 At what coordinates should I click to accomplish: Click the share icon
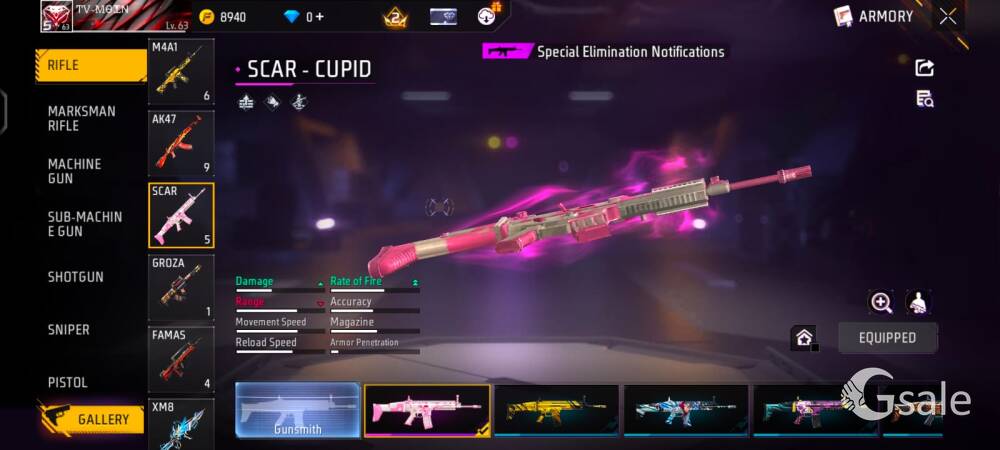tap(925, 68)
